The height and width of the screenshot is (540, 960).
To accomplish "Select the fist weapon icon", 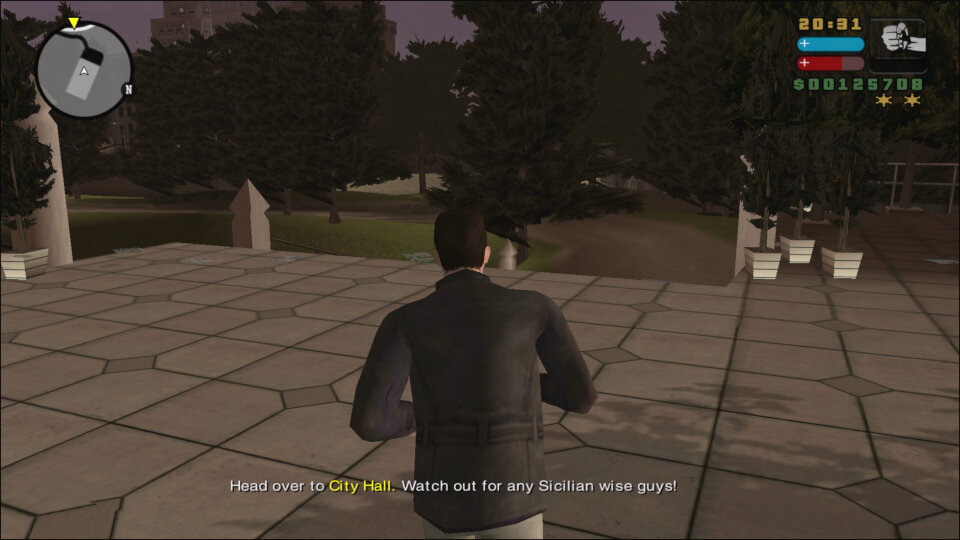I will 897,42.
